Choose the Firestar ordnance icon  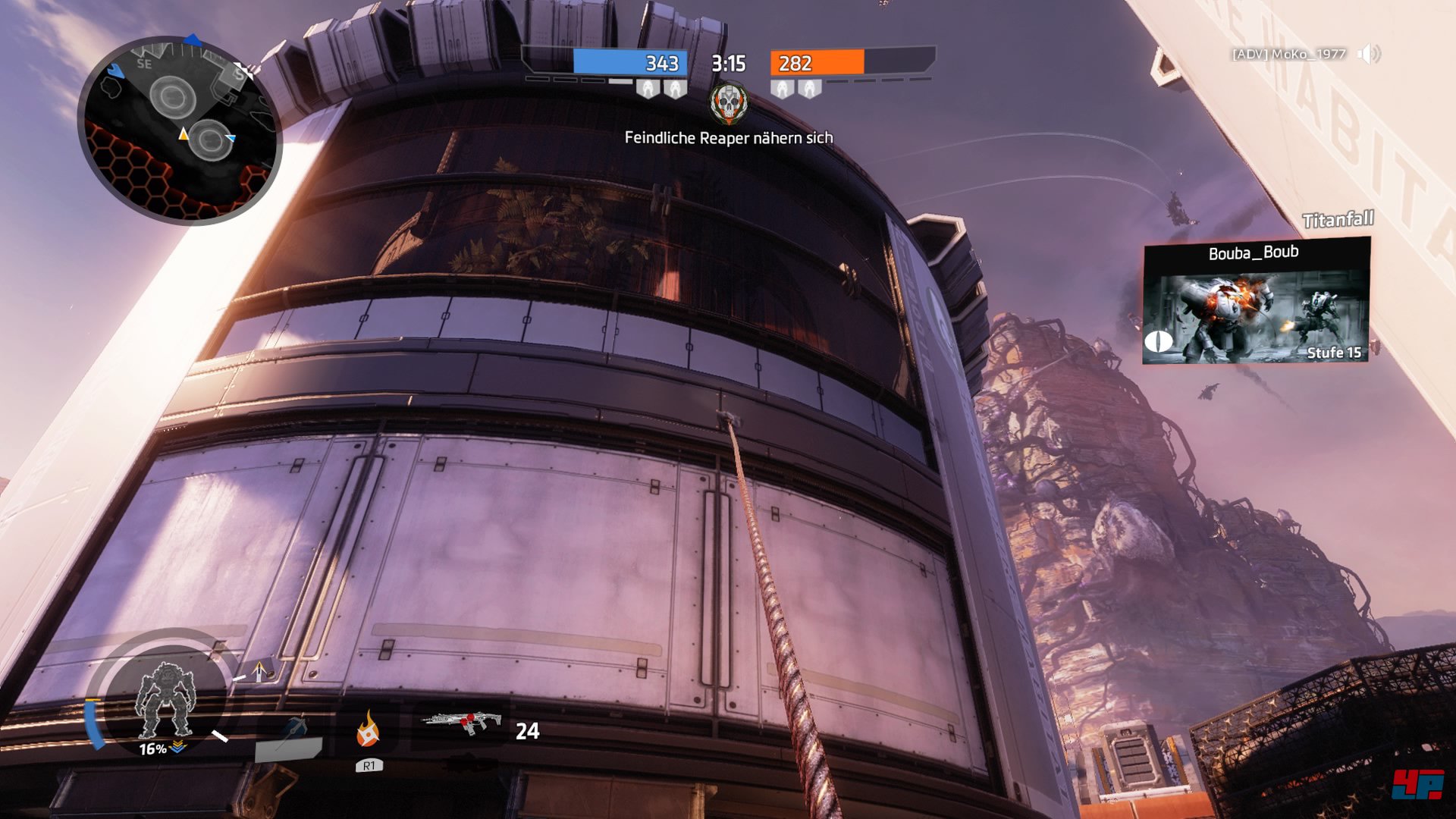[368, 730]
